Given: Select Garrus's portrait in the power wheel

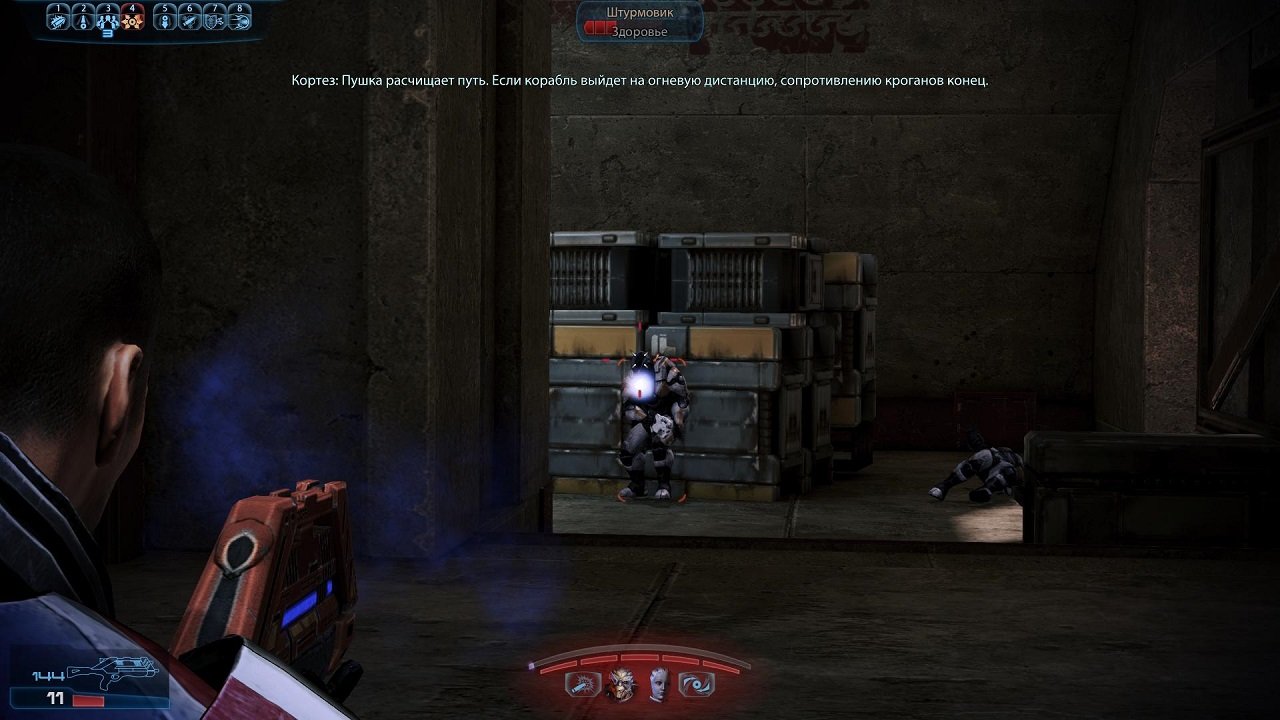Looking at the screenshot, I should [621, 684].
